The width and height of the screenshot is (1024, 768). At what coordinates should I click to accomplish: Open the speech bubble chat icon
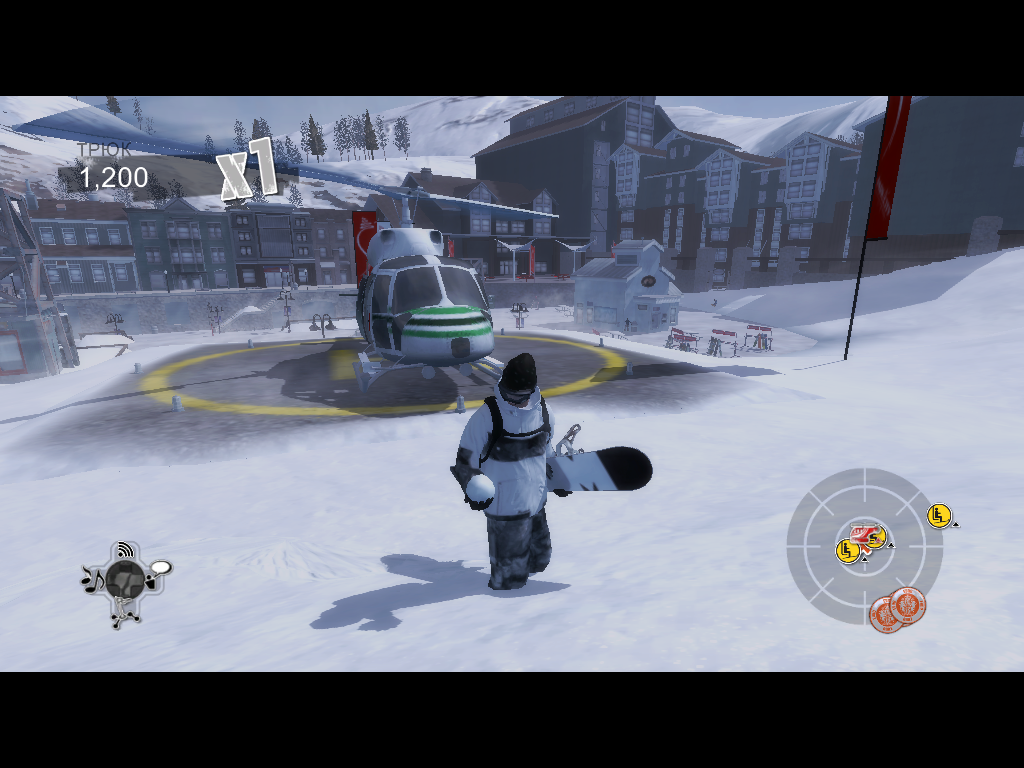coord(160,569)
